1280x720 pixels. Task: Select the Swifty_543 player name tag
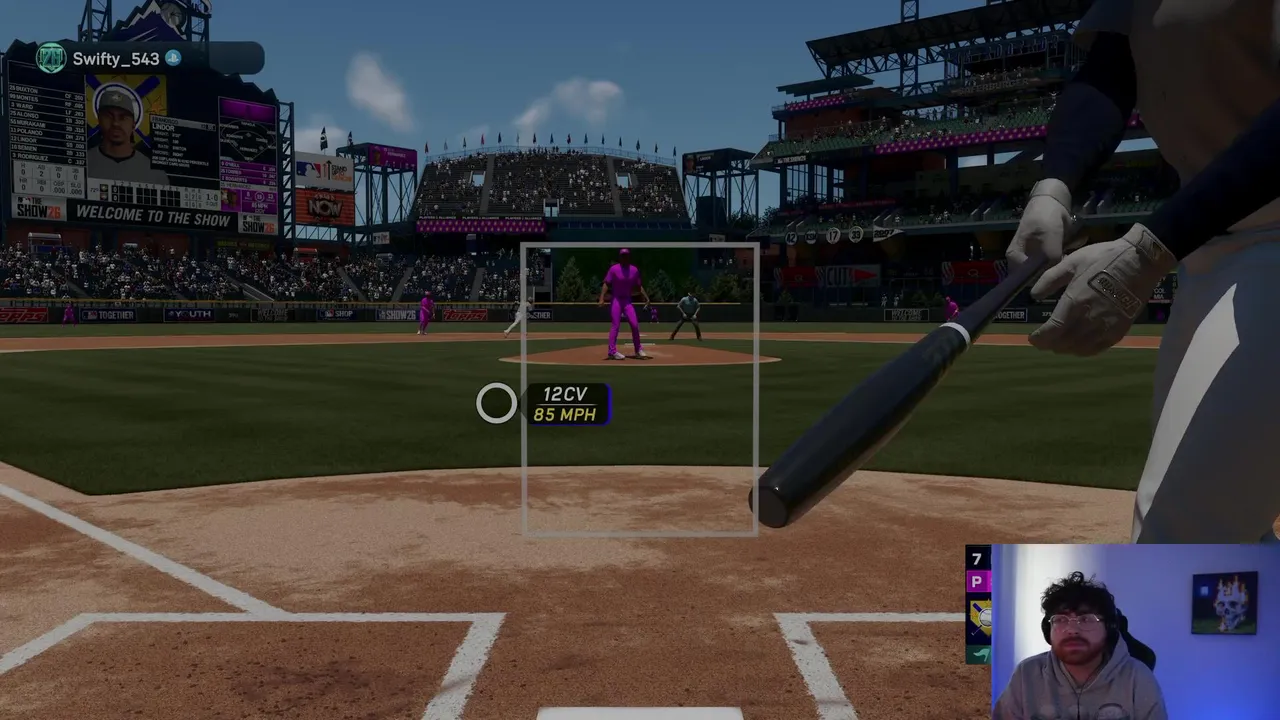(x=115, y=59)
